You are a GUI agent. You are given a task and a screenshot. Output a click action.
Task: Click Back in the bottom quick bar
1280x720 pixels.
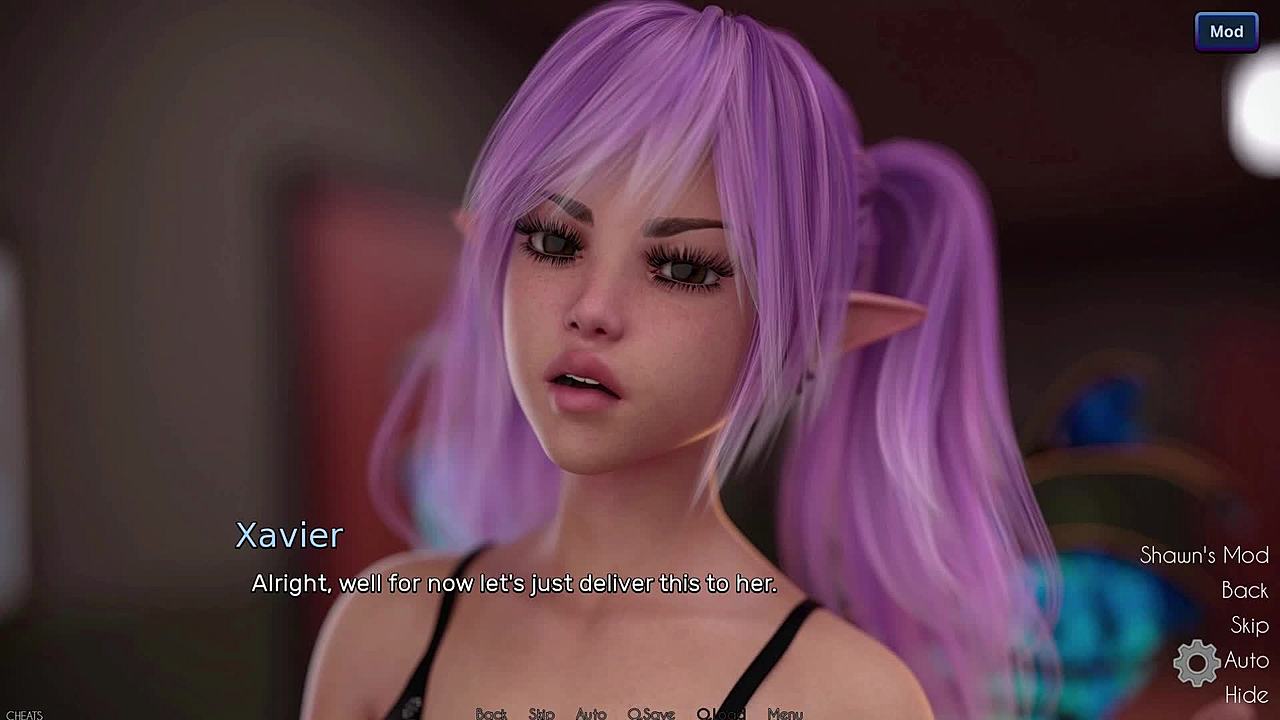491,713
